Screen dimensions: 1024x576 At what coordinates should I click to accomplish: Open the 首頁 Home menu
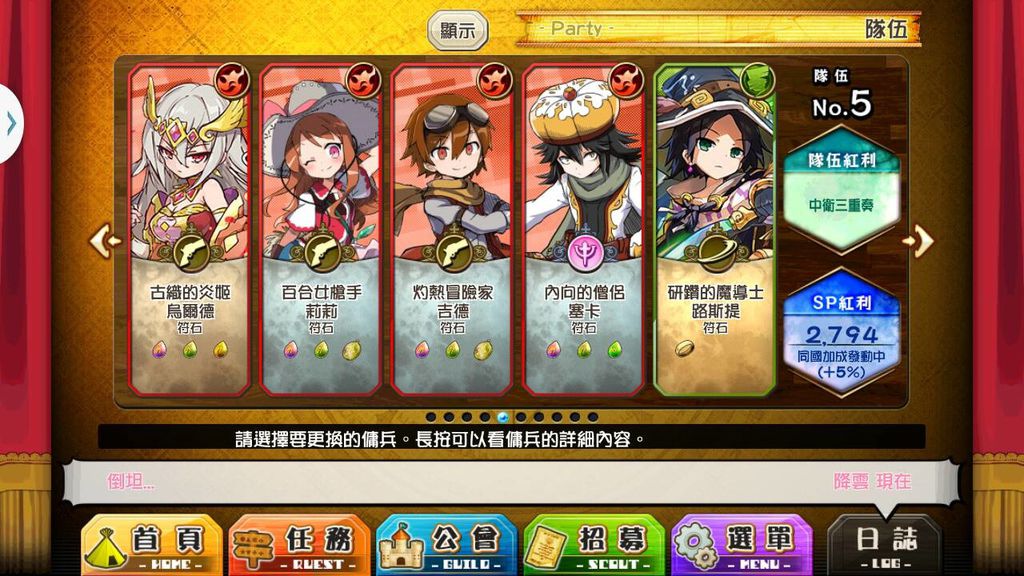(x=151, y=546)
